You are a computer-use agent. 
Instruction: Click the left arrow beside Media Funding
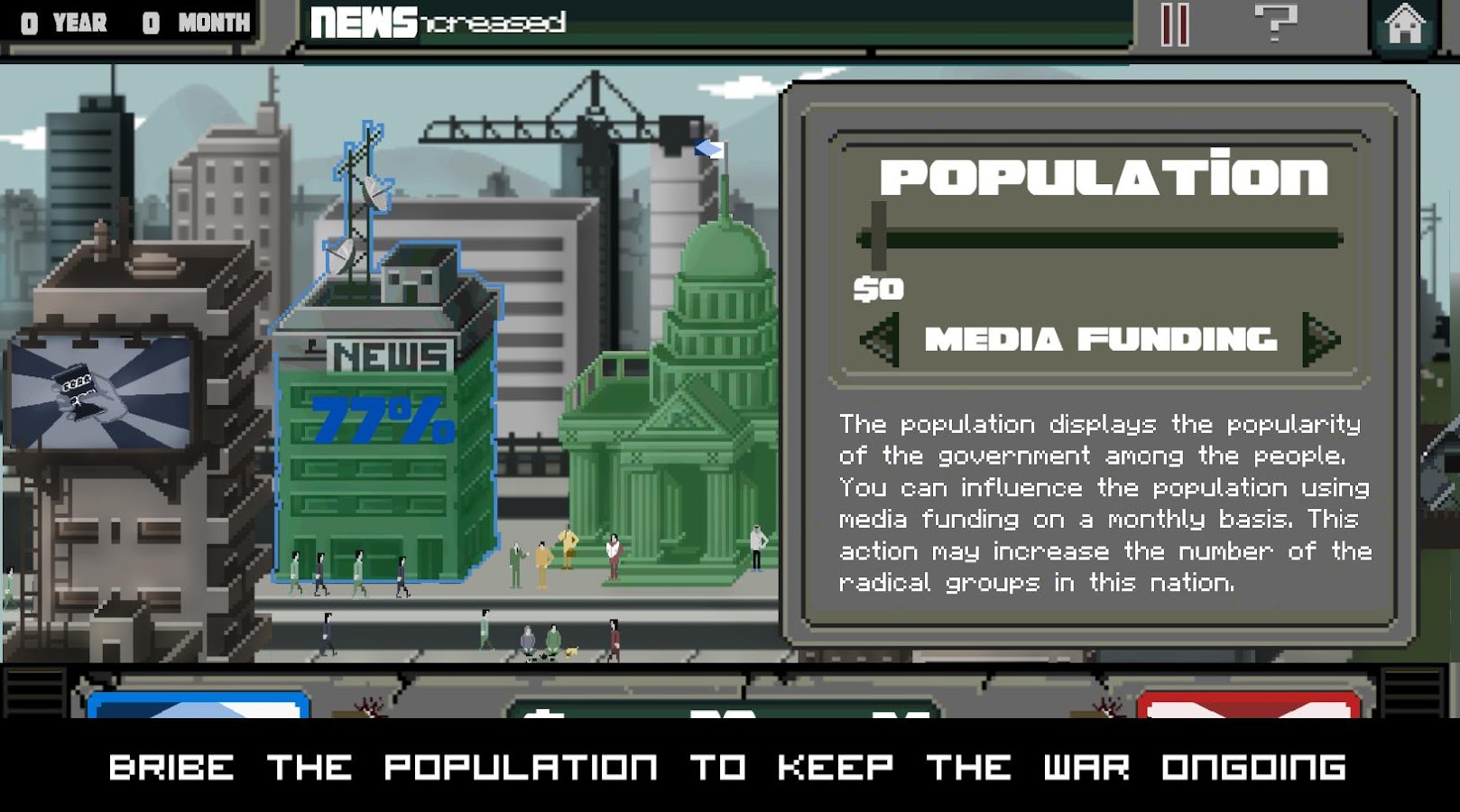click(x=876, y=339)
